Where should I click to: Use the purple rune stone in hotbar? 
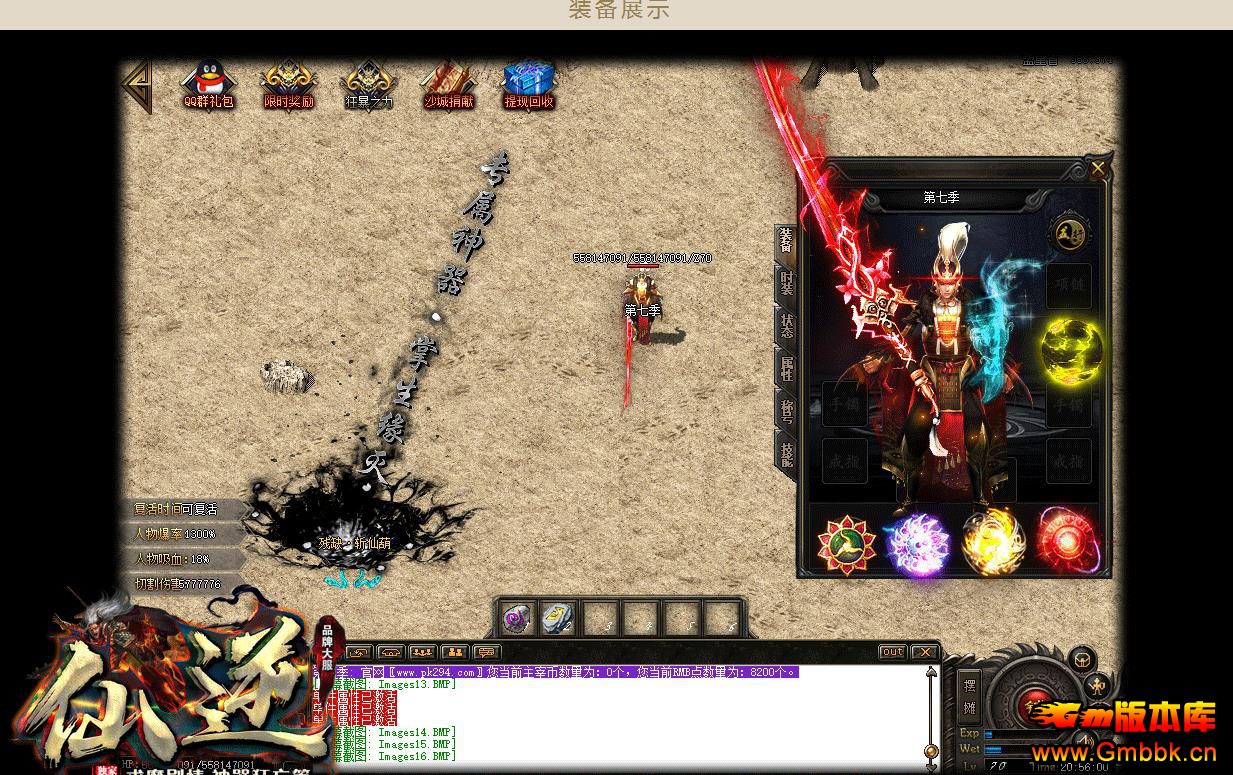(517, 619)
